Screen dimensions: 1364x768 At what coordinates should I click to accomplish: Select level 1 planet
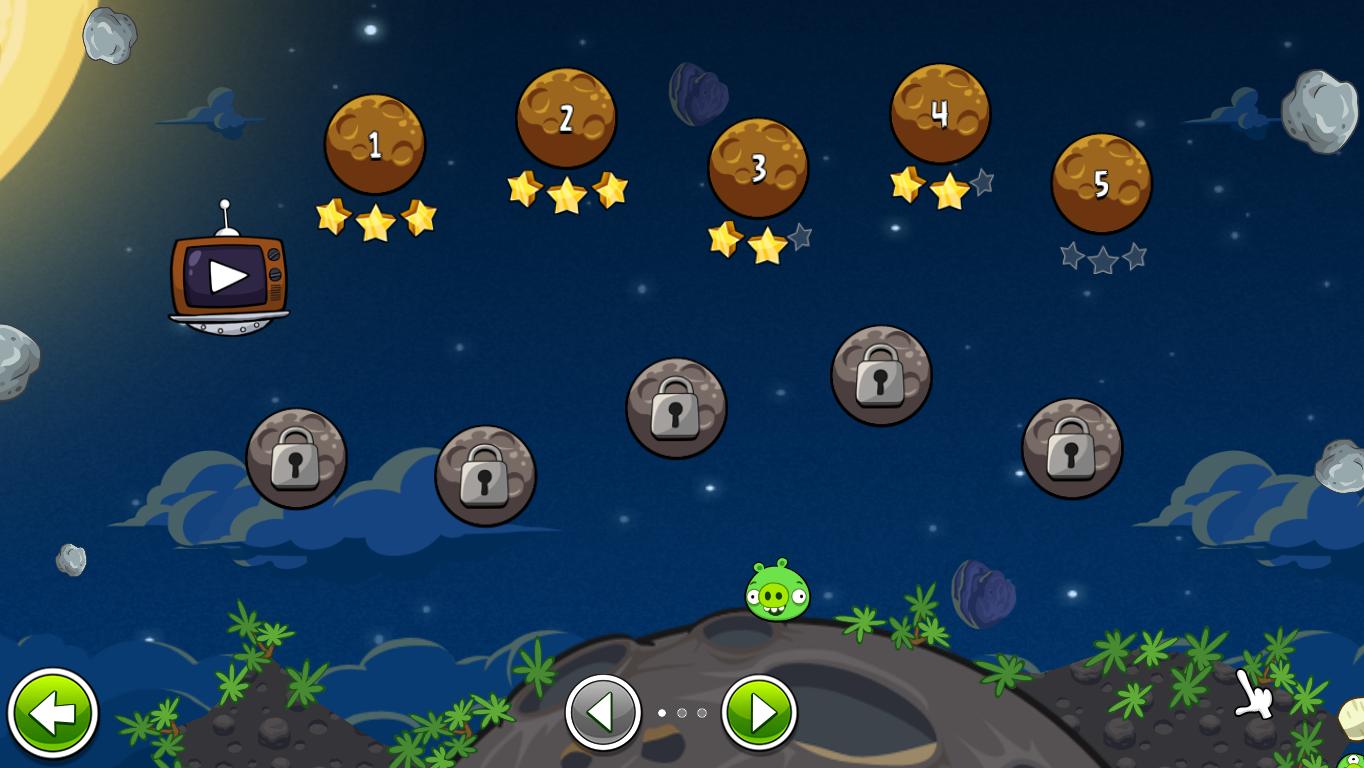pyautogui.click(x=375, y=145)
